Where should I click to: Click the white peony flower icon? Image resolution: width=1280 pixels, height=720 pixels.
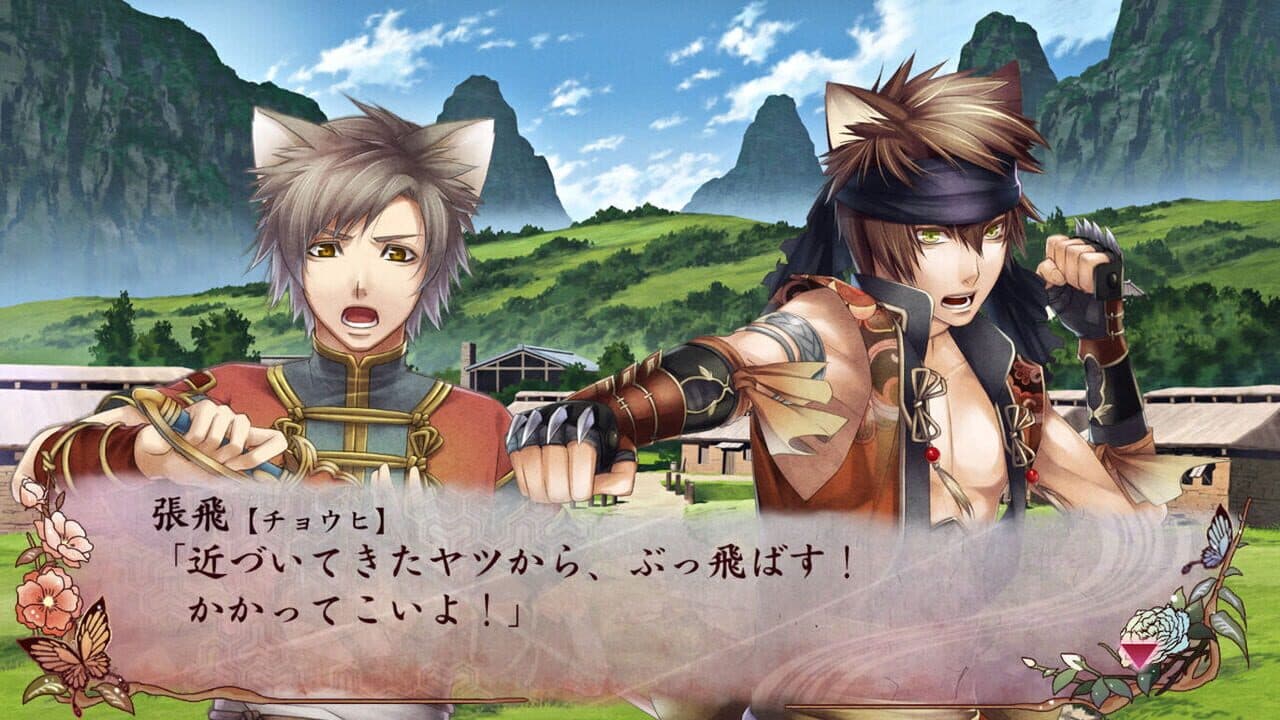(x=1156, y=627)
